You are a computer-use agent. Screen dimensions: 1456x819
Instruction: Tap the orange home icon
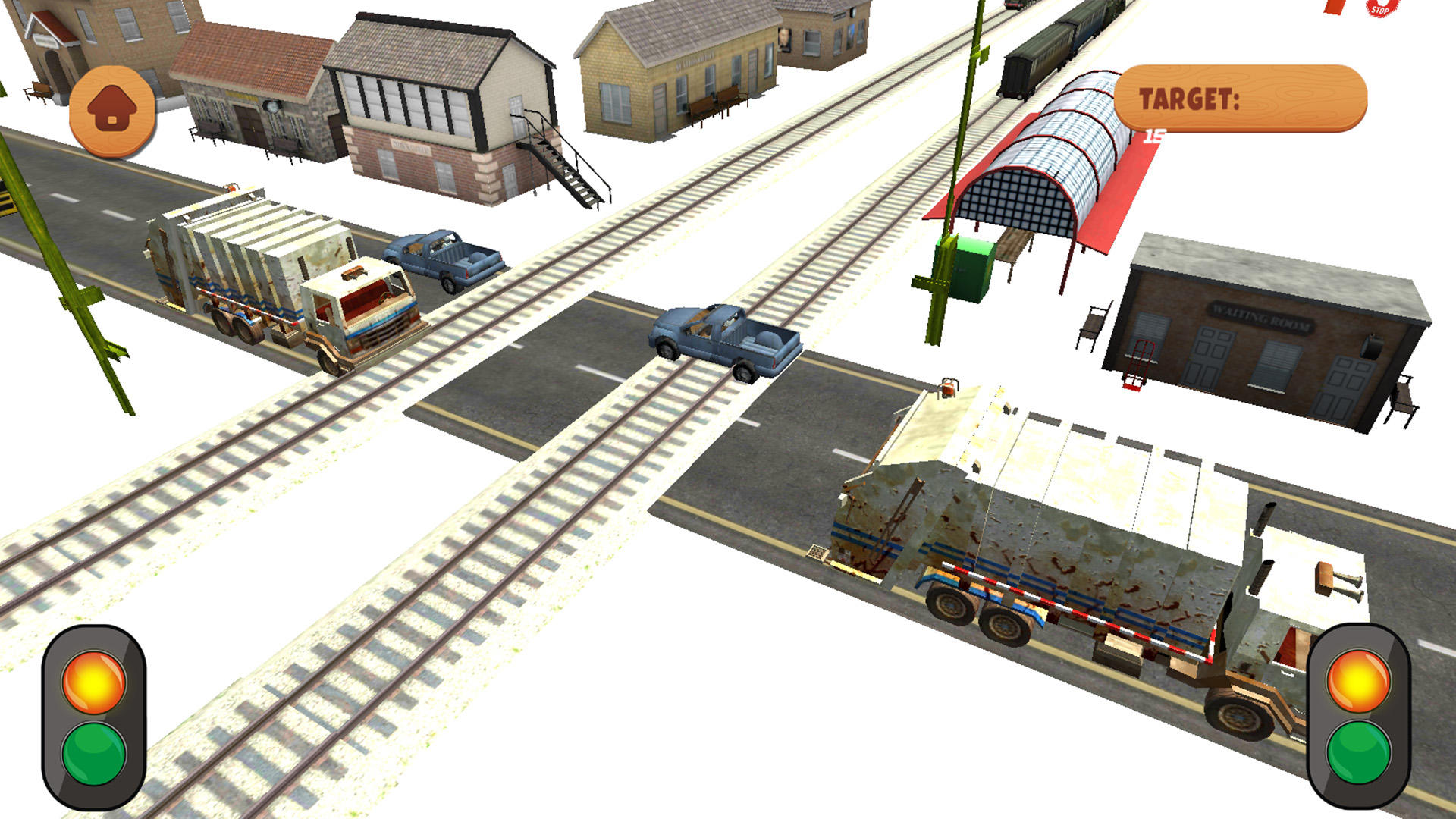pos(112,106)
